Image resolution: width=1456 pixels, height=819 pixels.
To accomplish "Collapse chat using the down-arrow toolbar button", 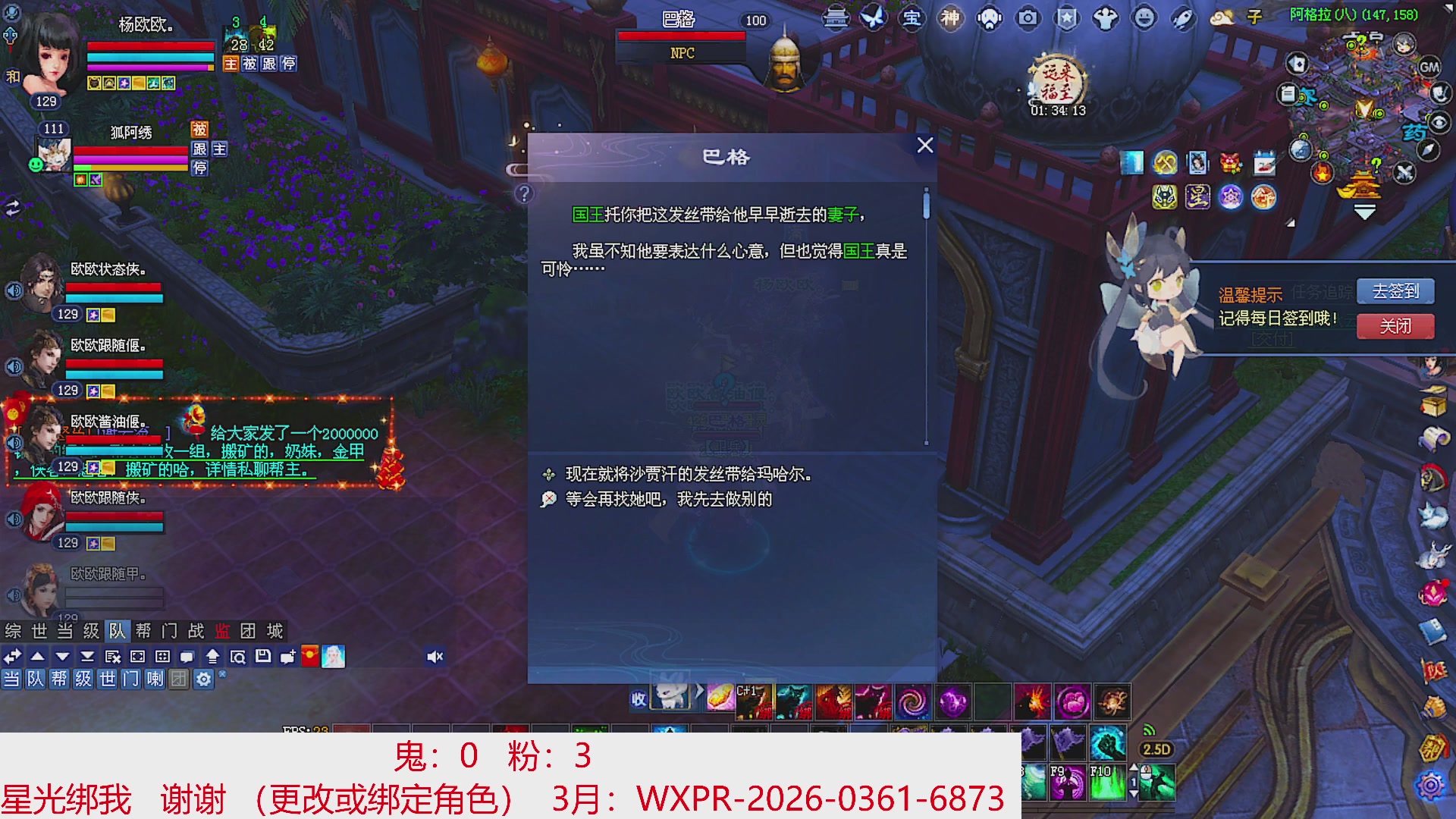I will tap(61, 657).
